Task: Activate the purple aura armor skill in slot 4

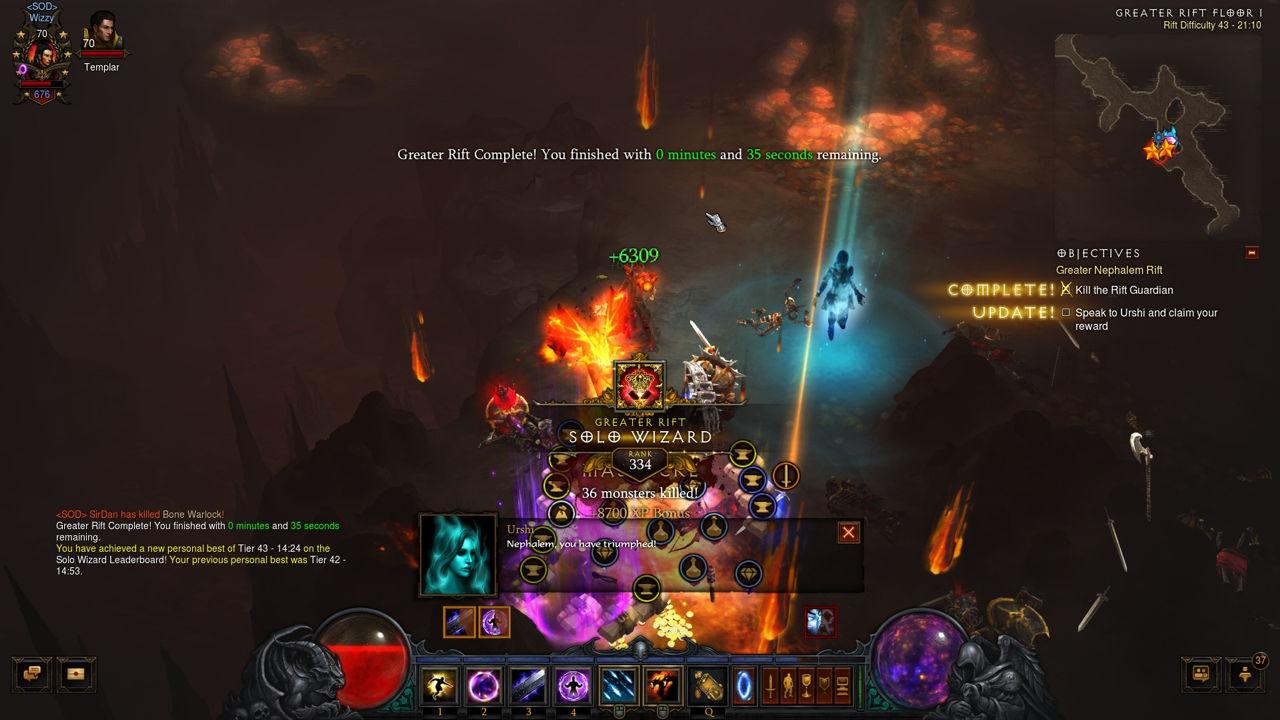Action: pos(573,686)
